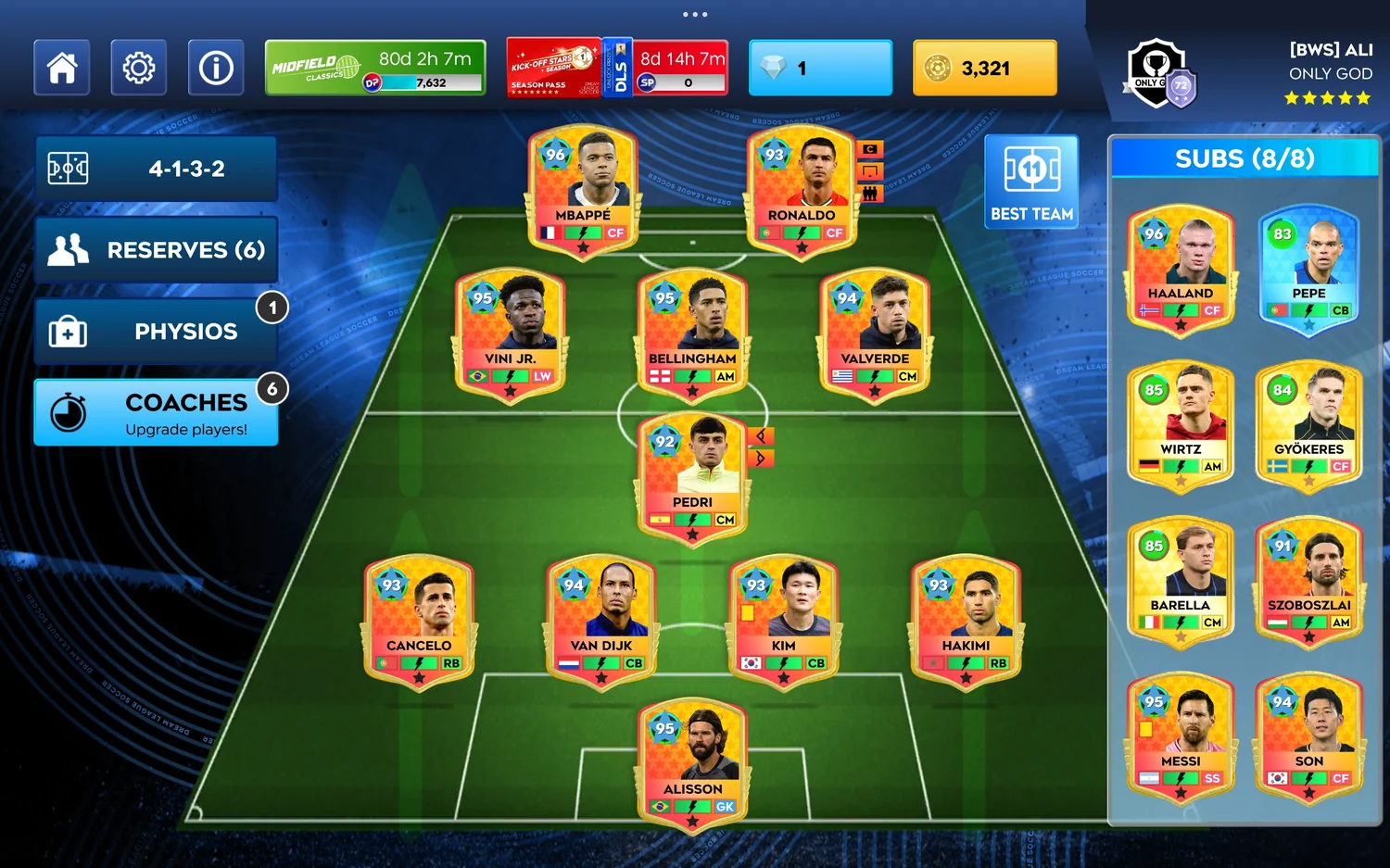
Task: Open Coaches to upgrade players
Action: 157,413
